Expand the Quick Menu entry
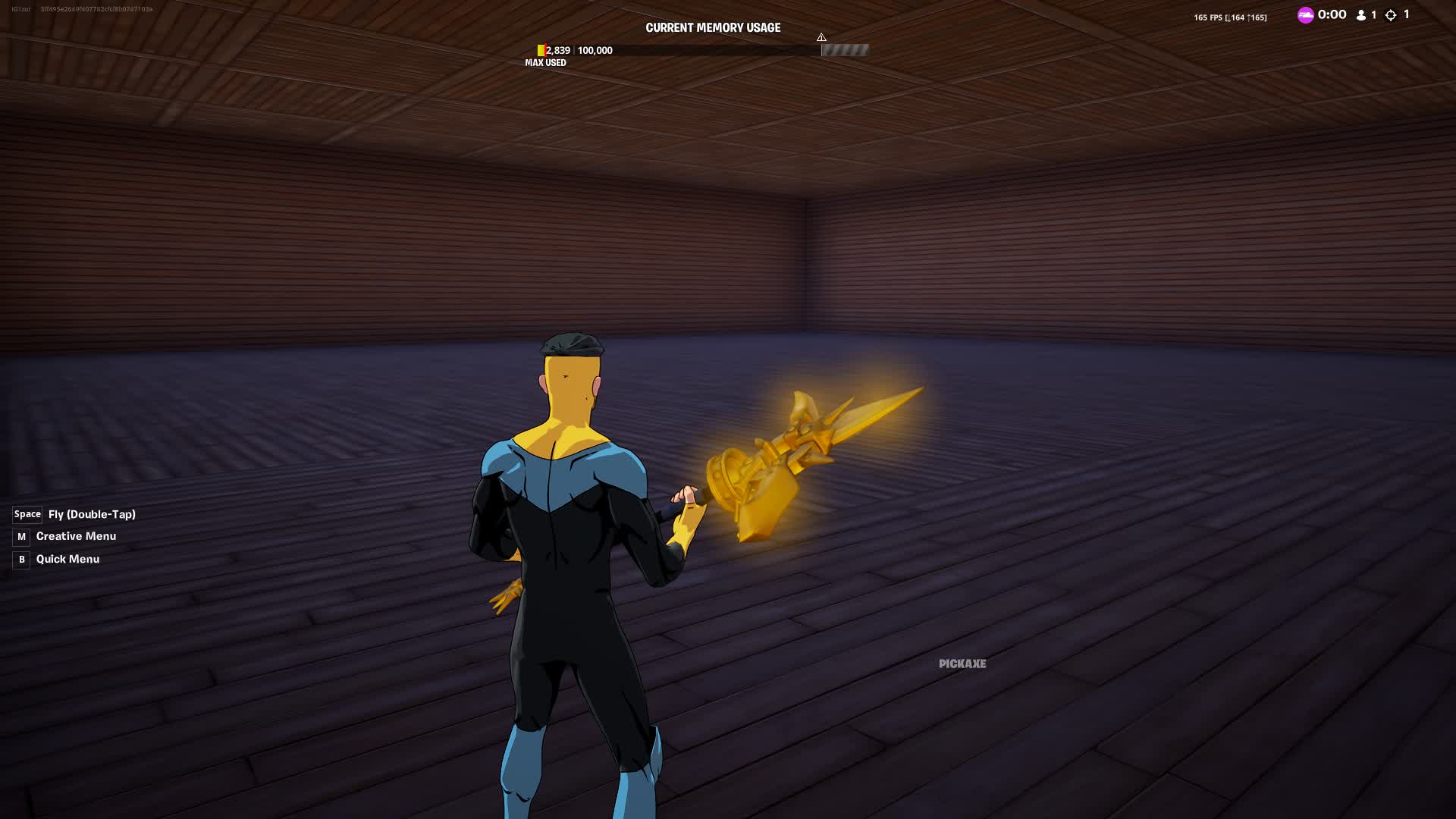Screen dimensions: 1456x819 tap(67, 559)
